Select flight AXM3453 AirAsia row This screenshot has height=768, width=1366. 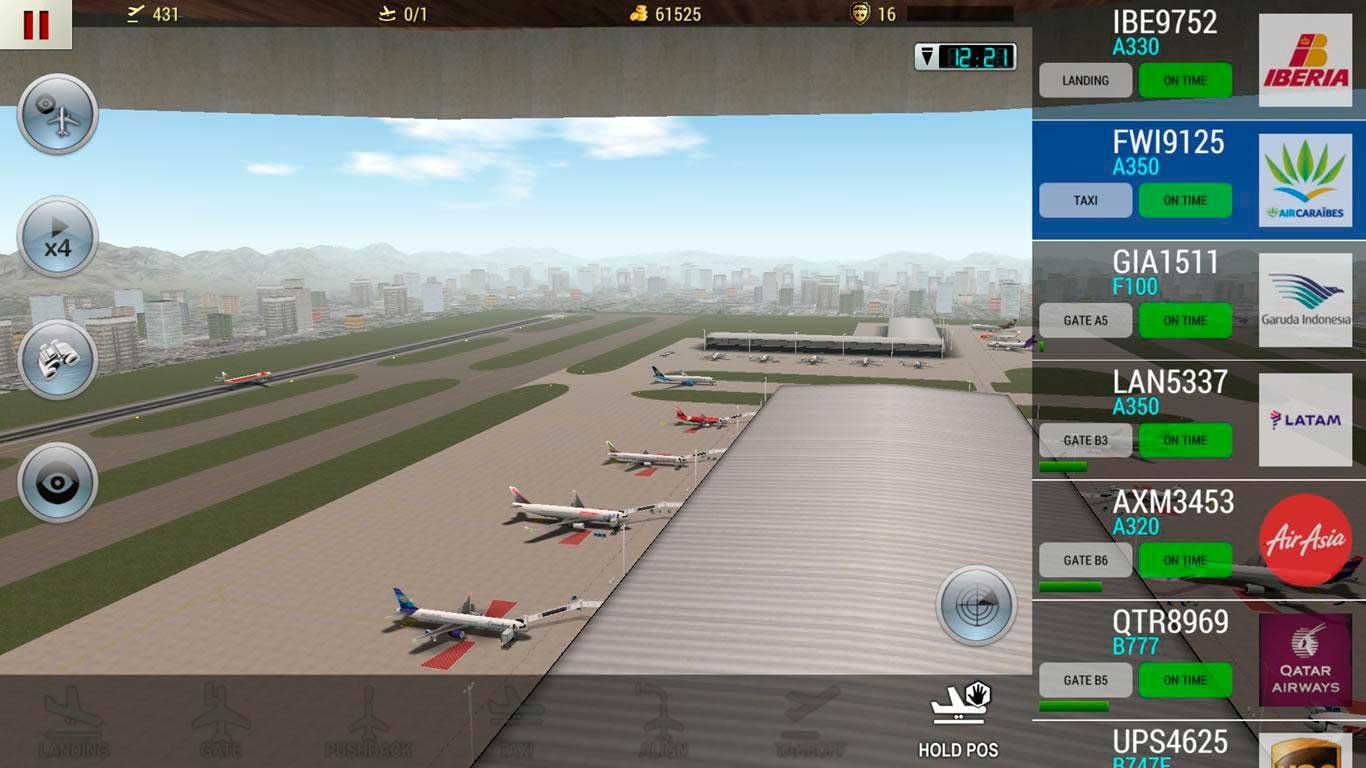(1168, 510)
